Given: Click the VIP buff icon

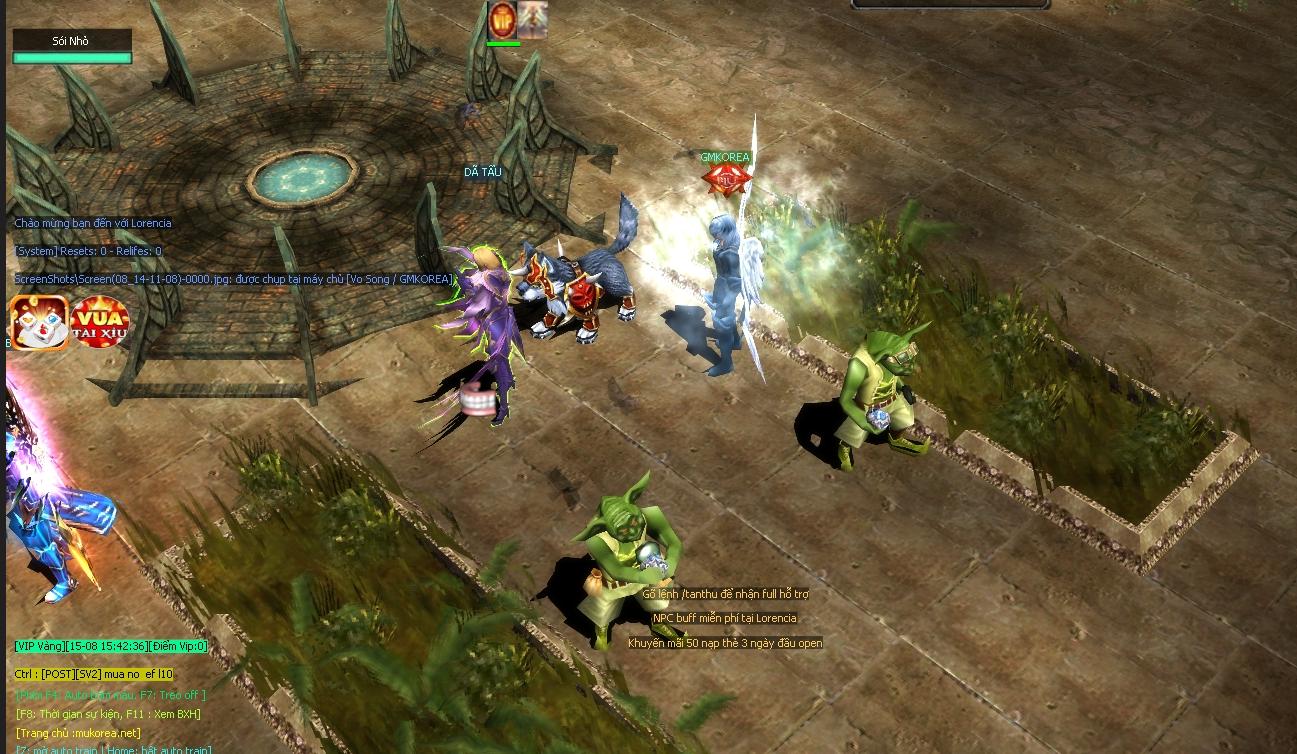Looking at the screenshot, I should coord(502,20).
